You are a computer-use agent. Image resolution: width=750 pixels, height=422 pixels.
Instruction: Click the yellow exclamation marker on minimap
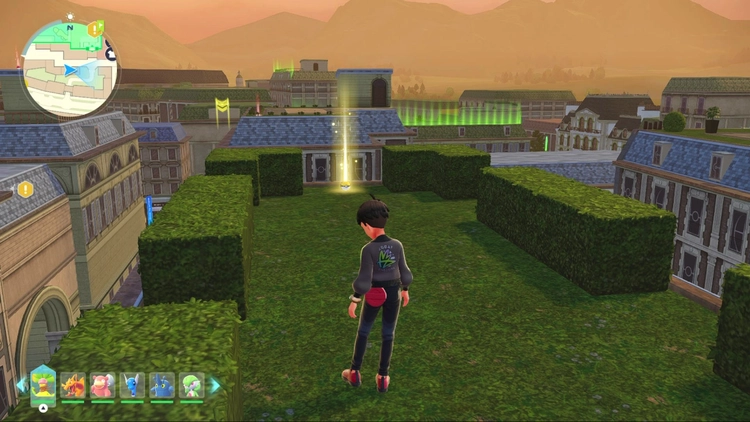coord(94,29)
